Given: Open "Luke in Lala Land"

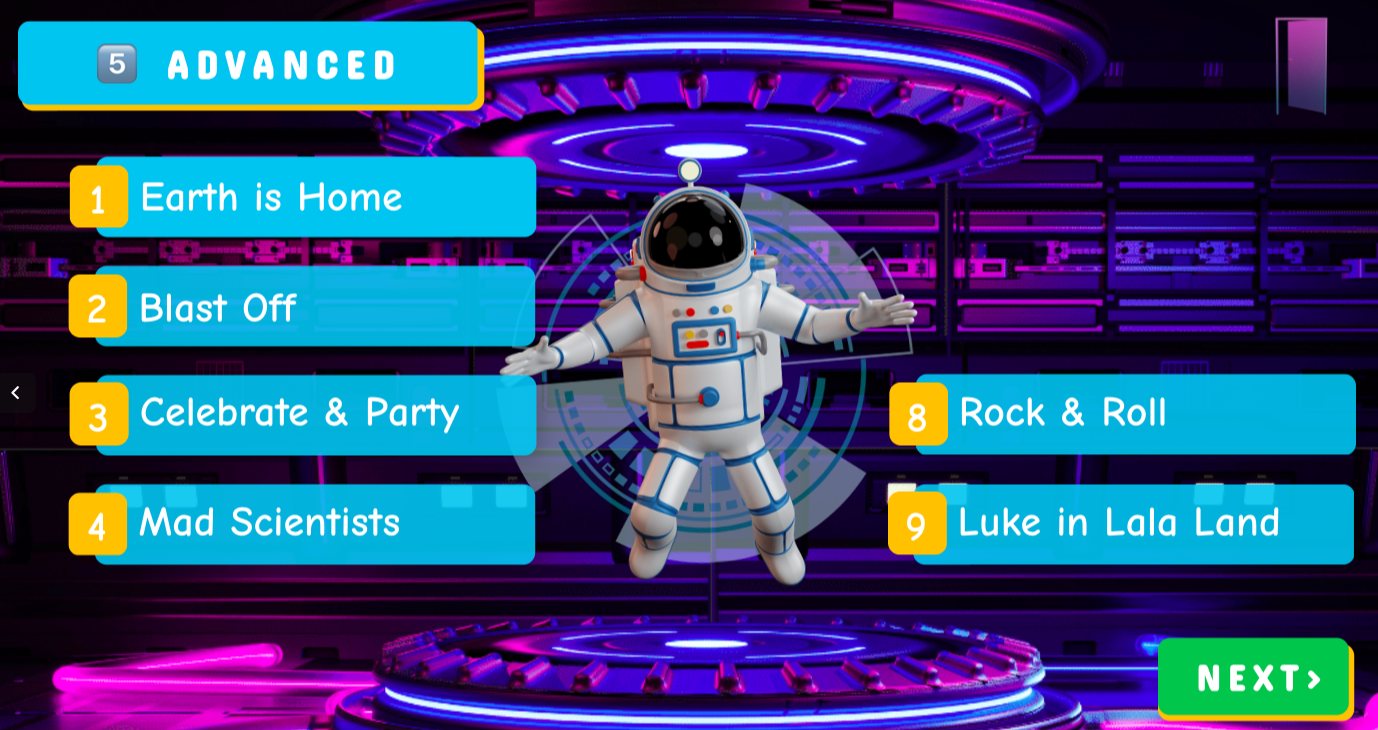Looking at the screenshot, I should tap(1119, 523).
